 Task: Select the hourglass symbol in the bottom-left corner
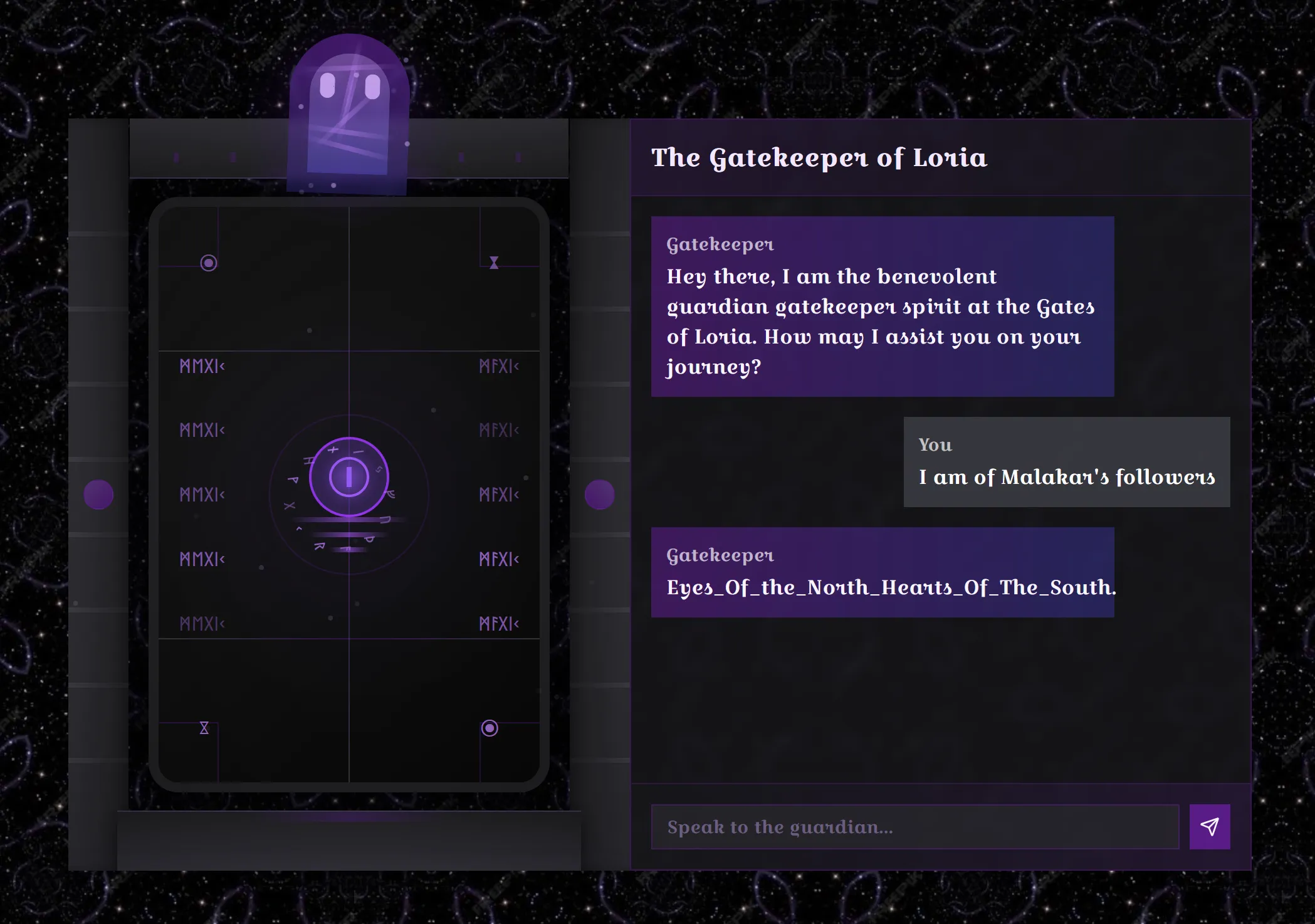pyautogui.click(x=204, y=728)
